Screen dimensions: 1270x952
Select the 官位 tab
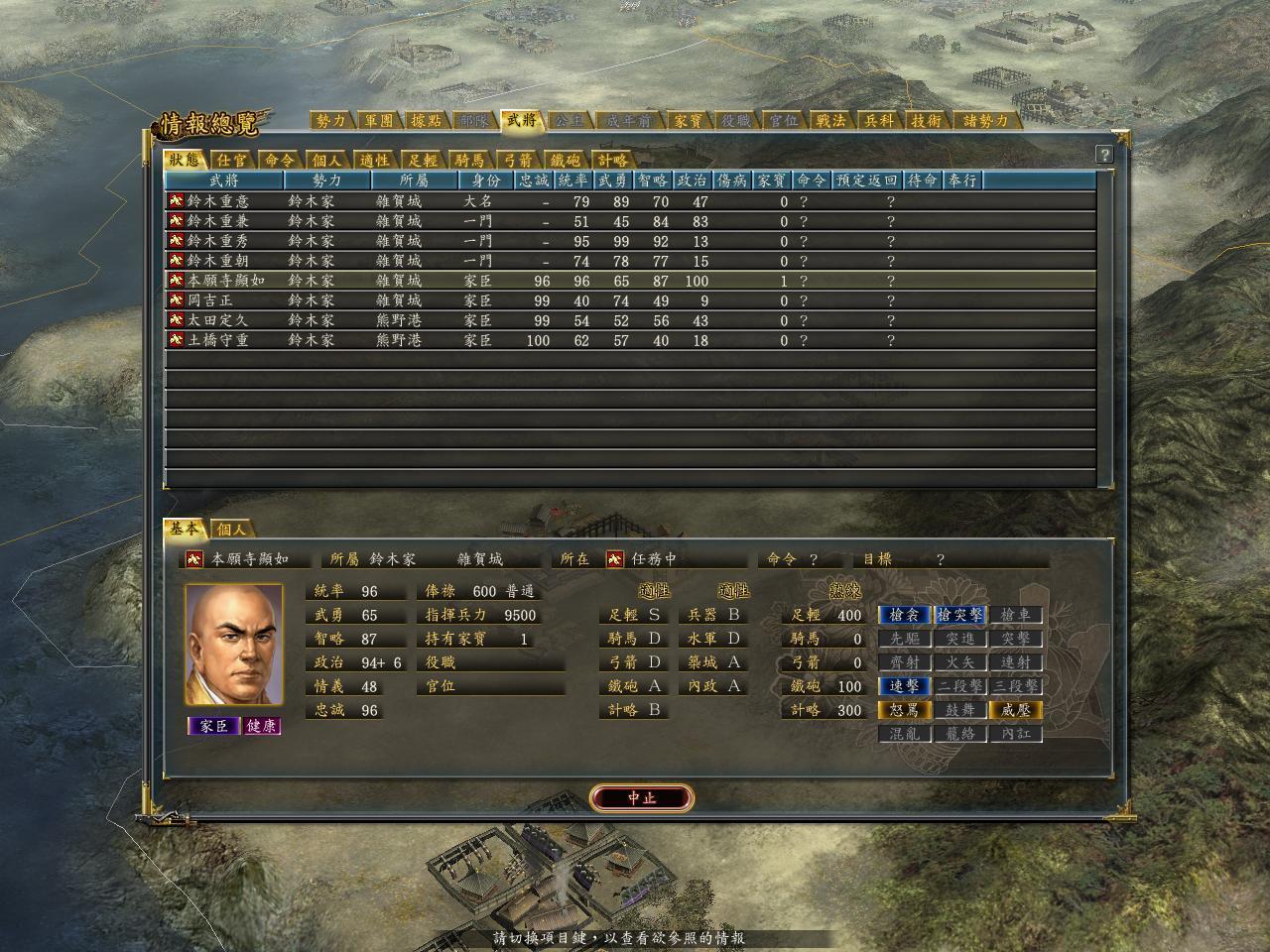point(783,121)
